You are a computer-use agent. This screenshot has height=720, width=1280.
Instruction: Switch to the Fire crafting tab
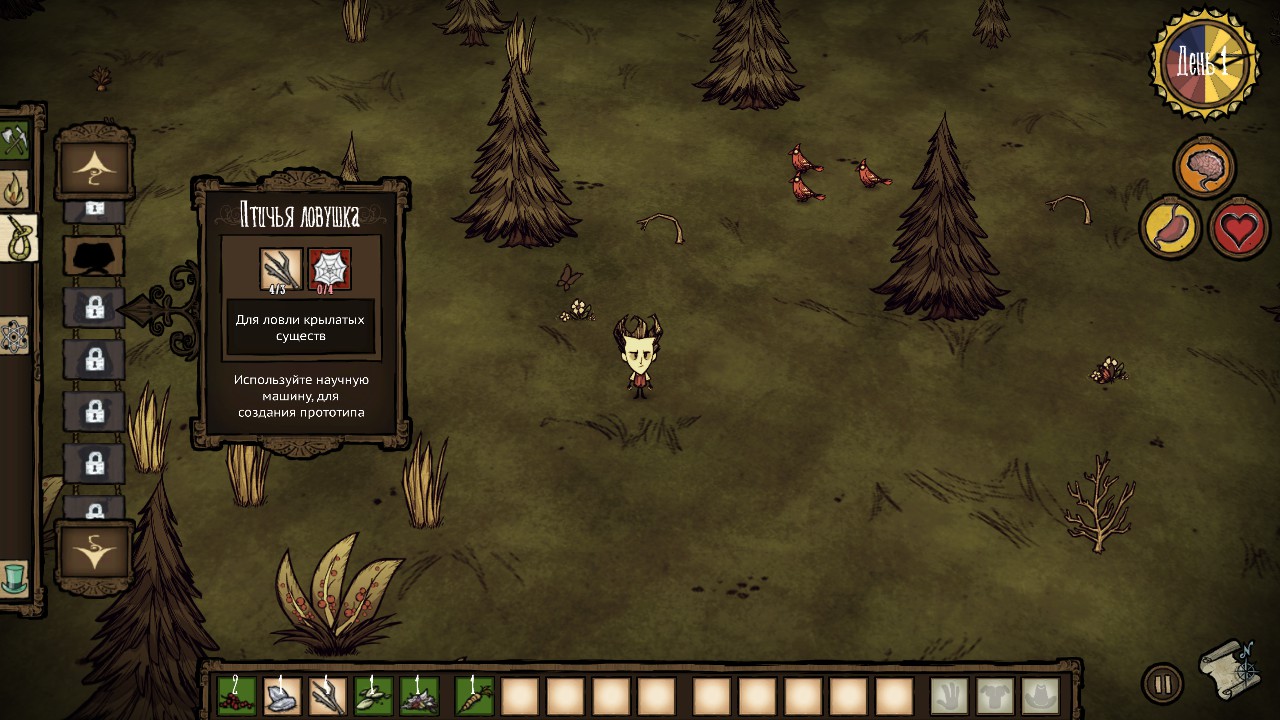point(14,188)
